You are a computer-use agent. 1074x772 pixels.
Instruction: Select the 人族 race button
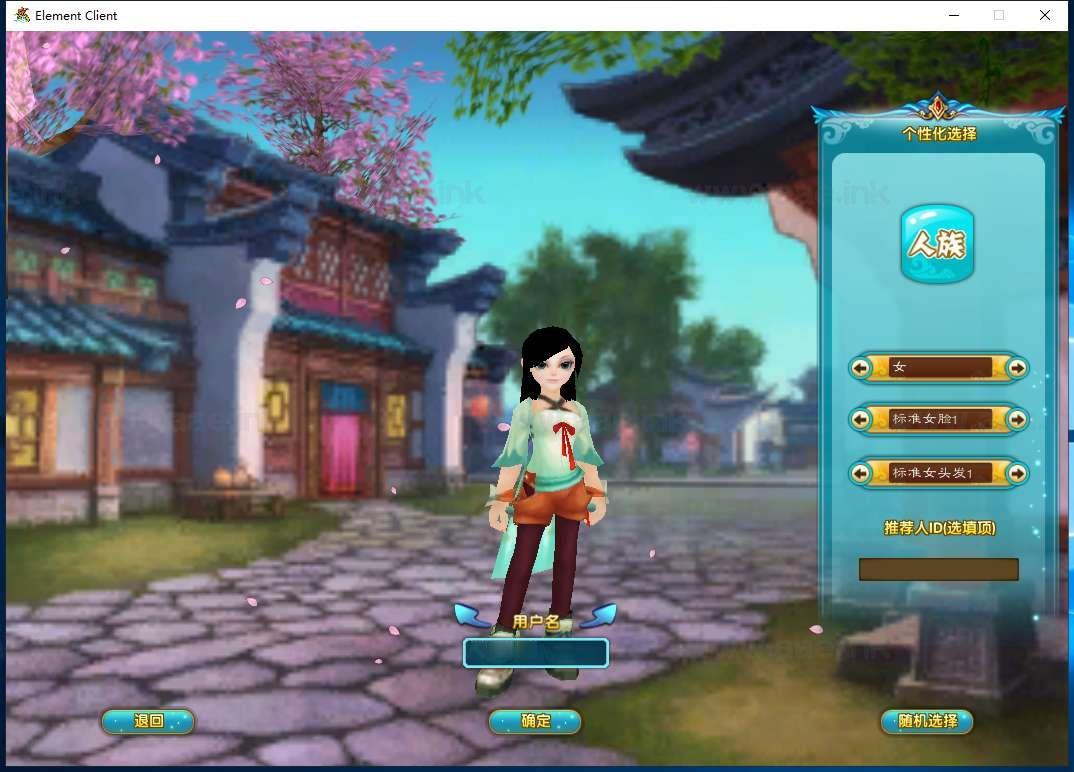click(x=937, y=244)
